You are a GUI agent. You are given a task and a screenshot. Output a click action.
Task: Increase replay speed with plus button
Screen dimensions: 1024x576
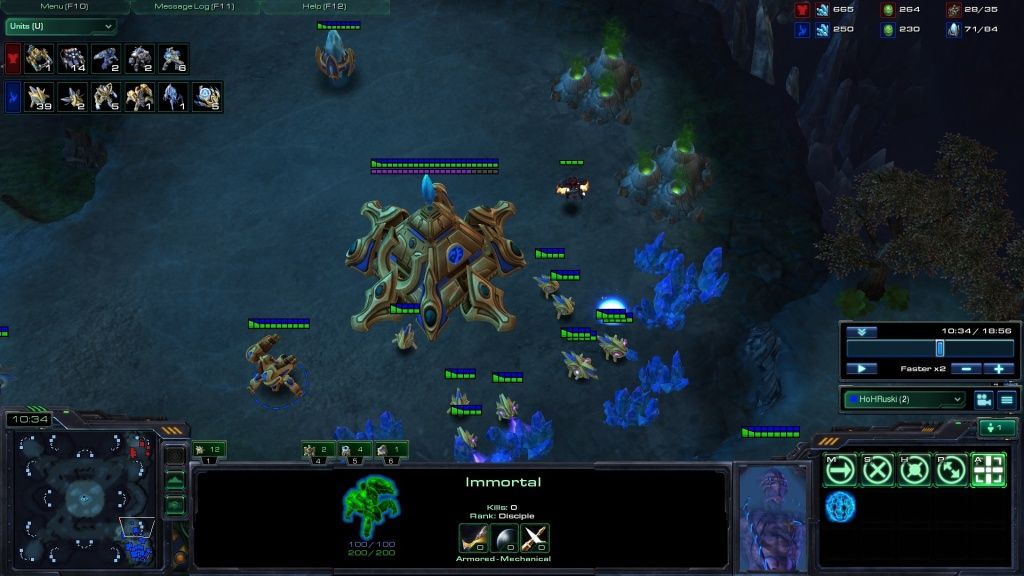tap(999, 368)
